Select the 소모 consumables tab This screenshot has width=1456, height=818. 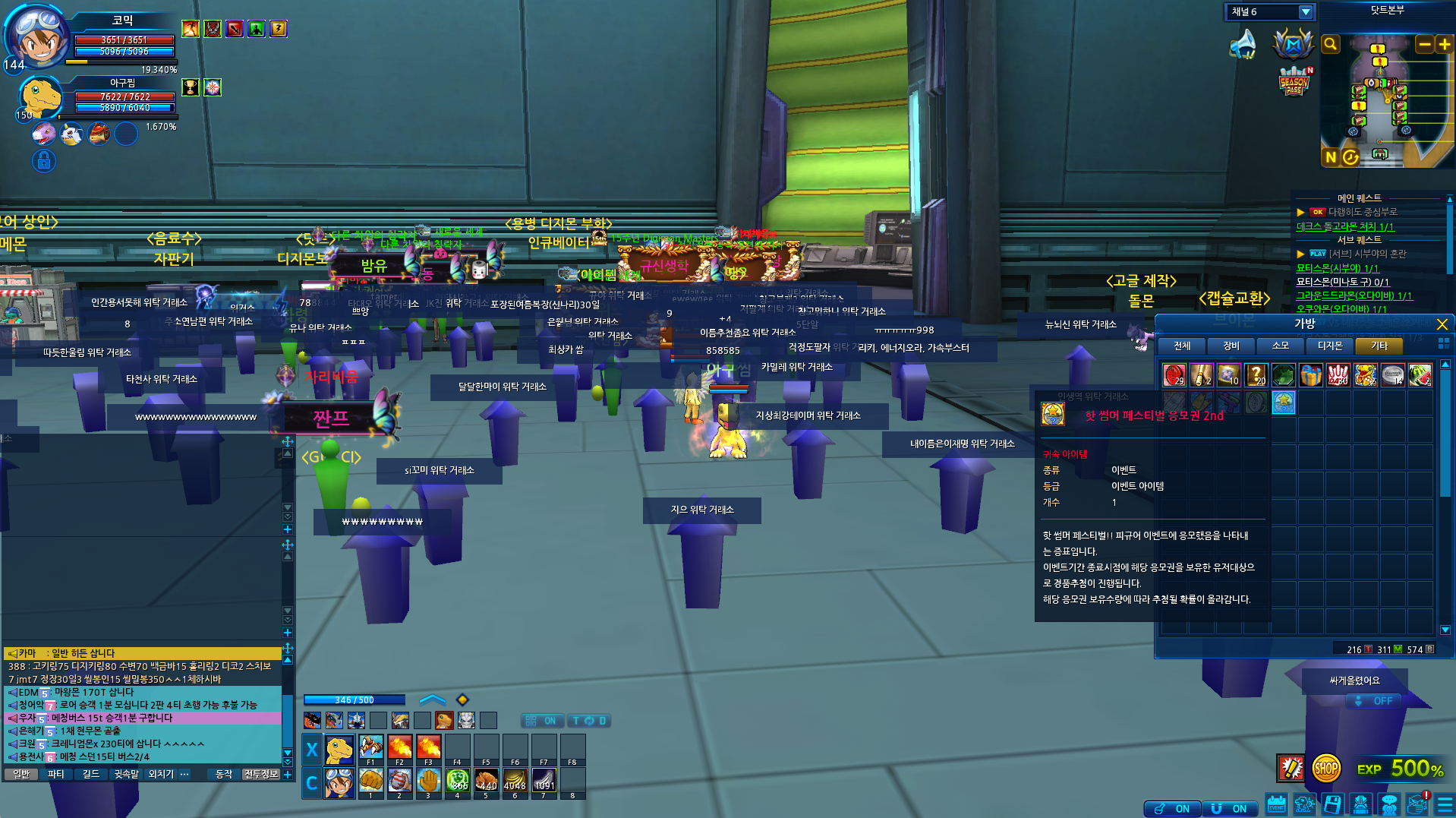tap(1281, 346)
